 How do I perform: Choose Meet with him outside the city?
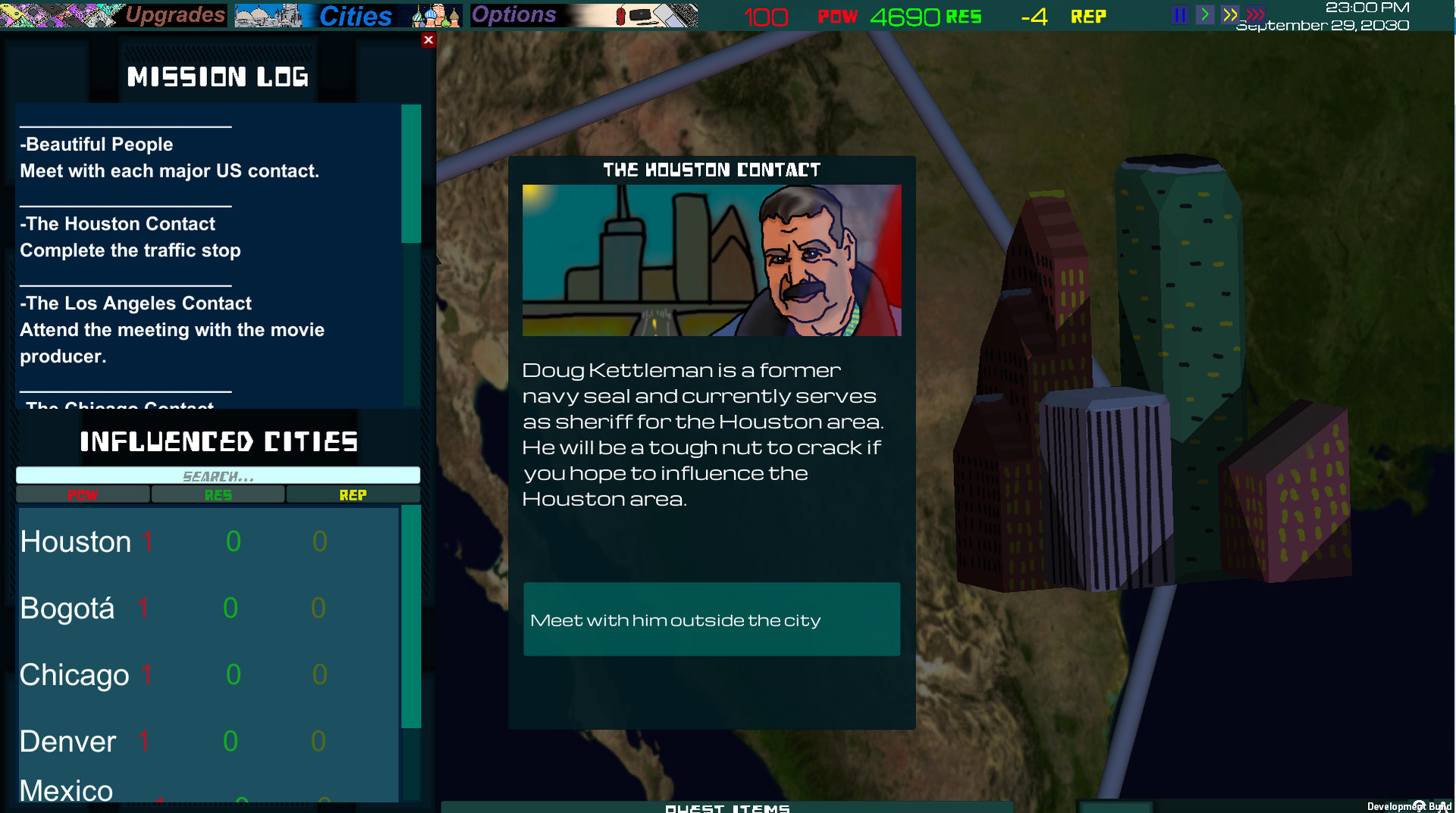pyautogui.click(x=711, y=619)
